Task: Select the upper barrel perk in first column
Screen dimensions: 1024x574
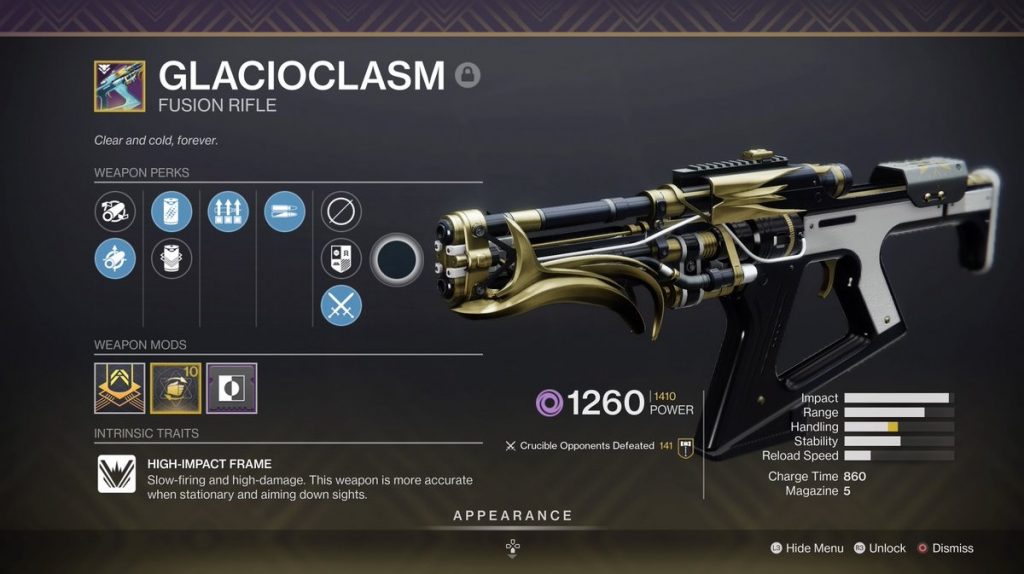Action: [115, 212]
